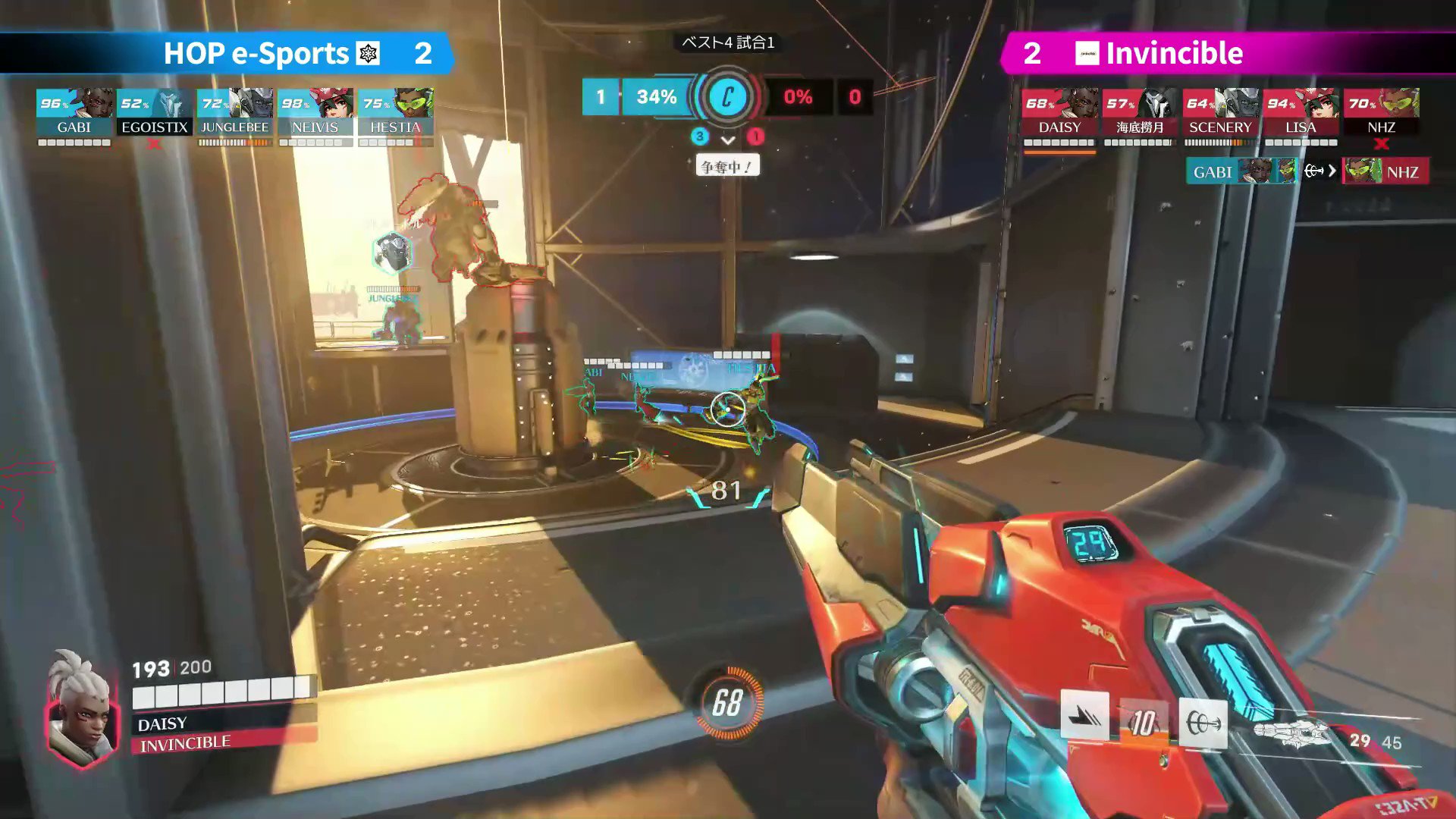Click SCENERY's name label on Invincible roster

(x=1221, y=127)
